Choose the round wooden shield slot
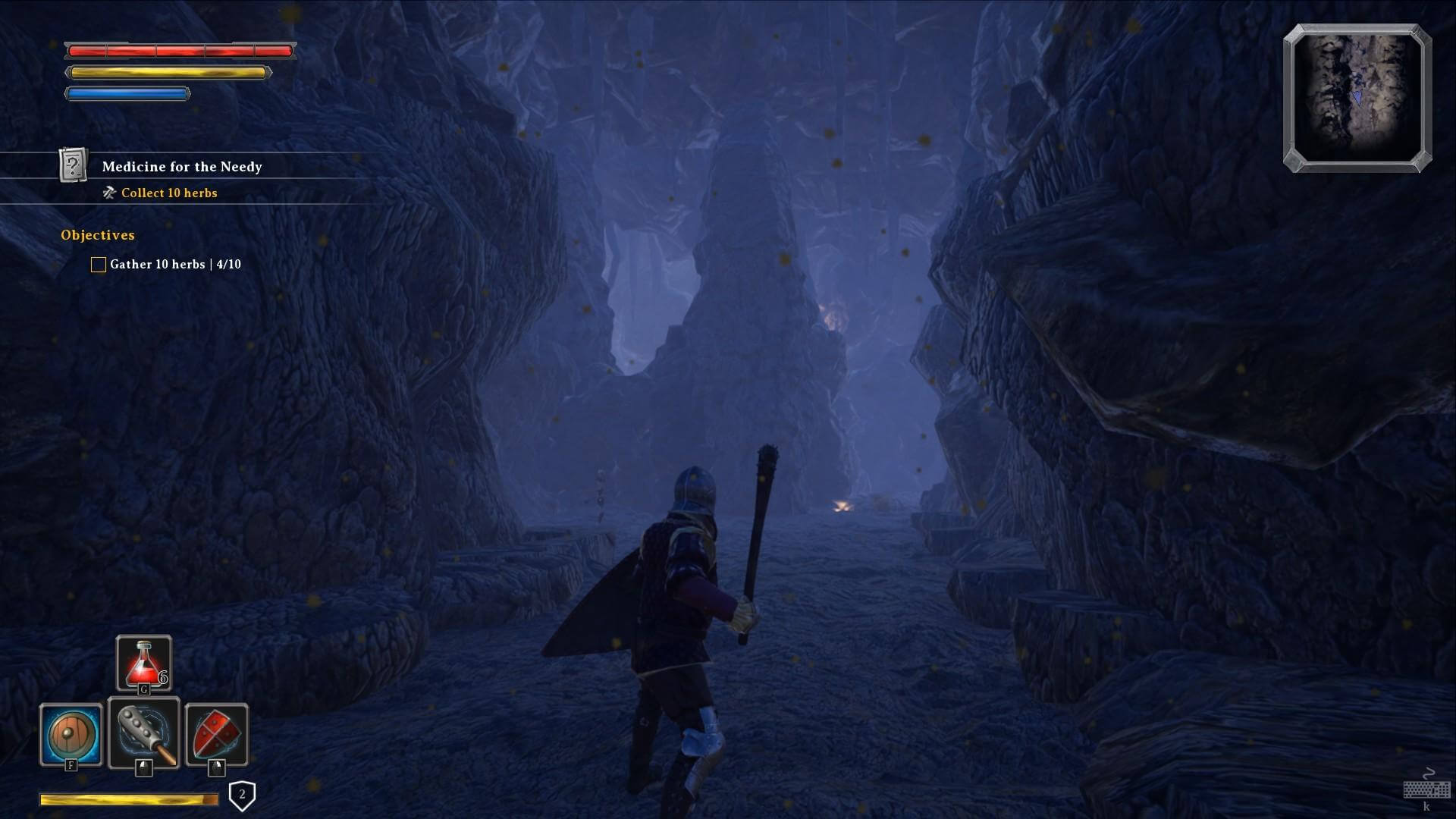The image size is (1456, 819). (x=71, y=735)
